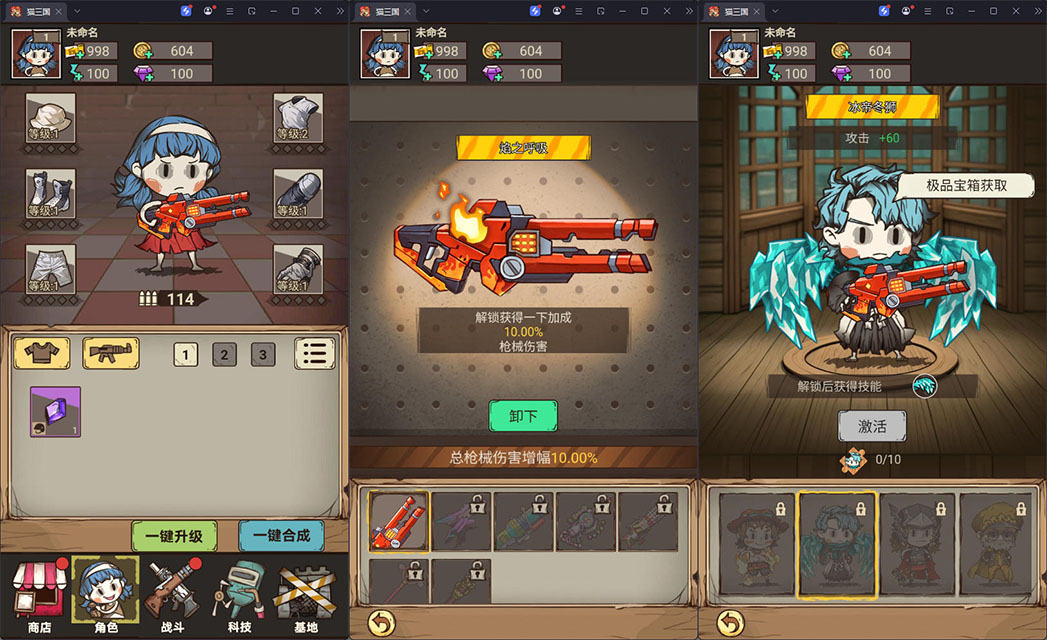
Task: Open the list view menu icon
Action: 314,353
